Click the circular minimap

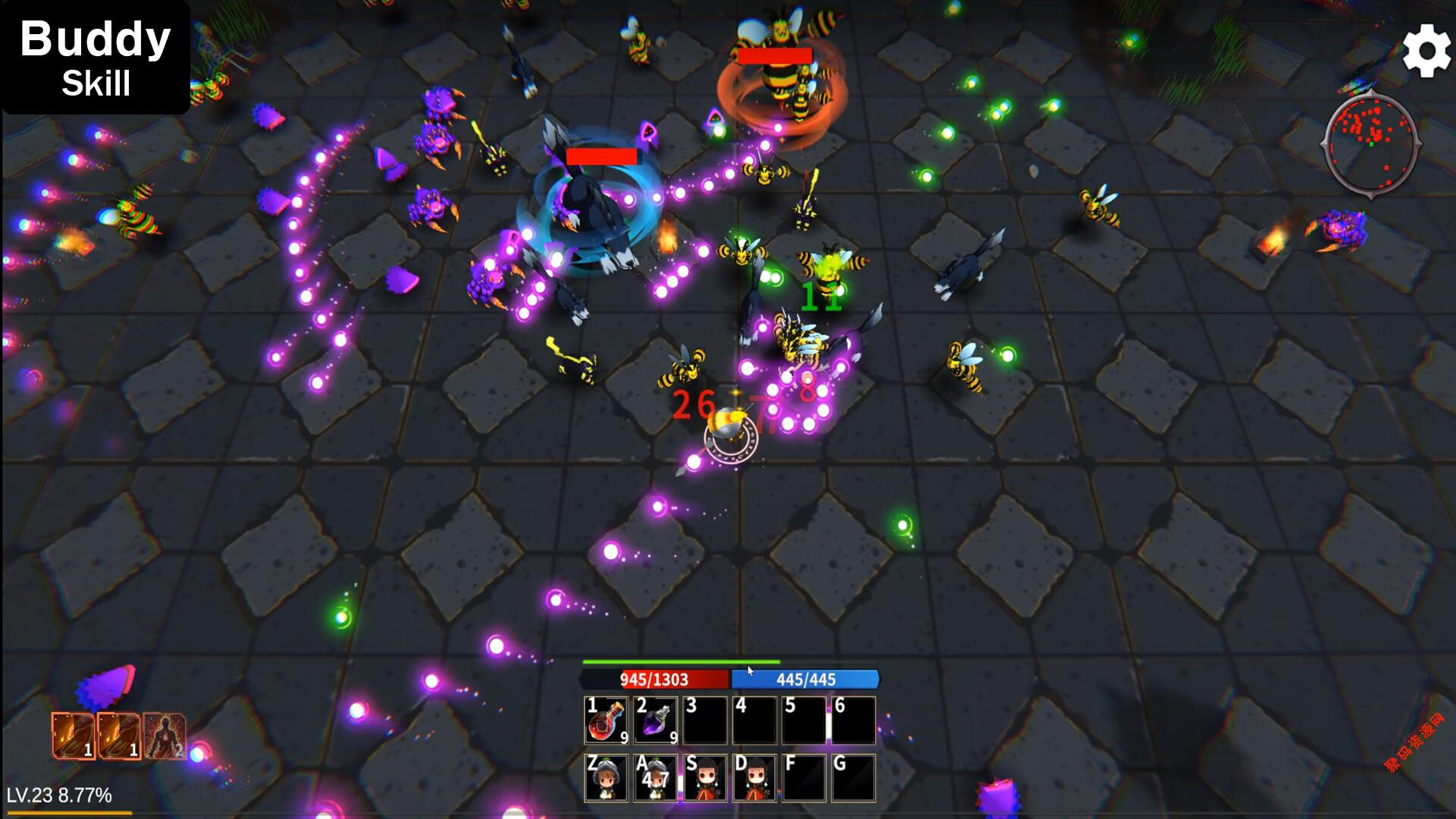(1370, 144)
